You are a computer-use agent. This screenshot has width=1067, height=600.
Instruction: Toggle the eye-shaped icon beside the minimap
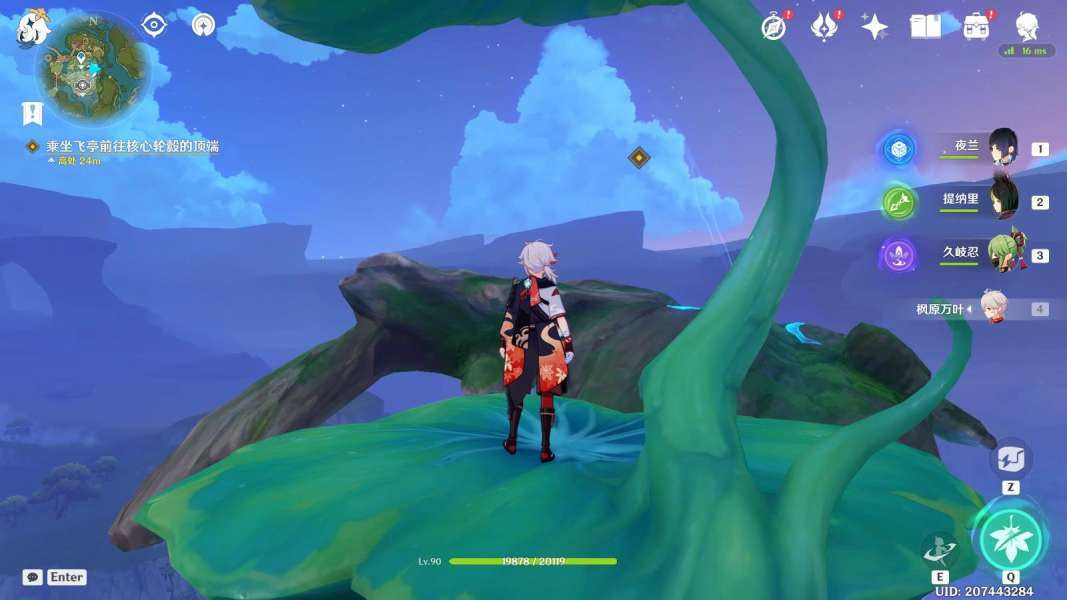(154, 25)
